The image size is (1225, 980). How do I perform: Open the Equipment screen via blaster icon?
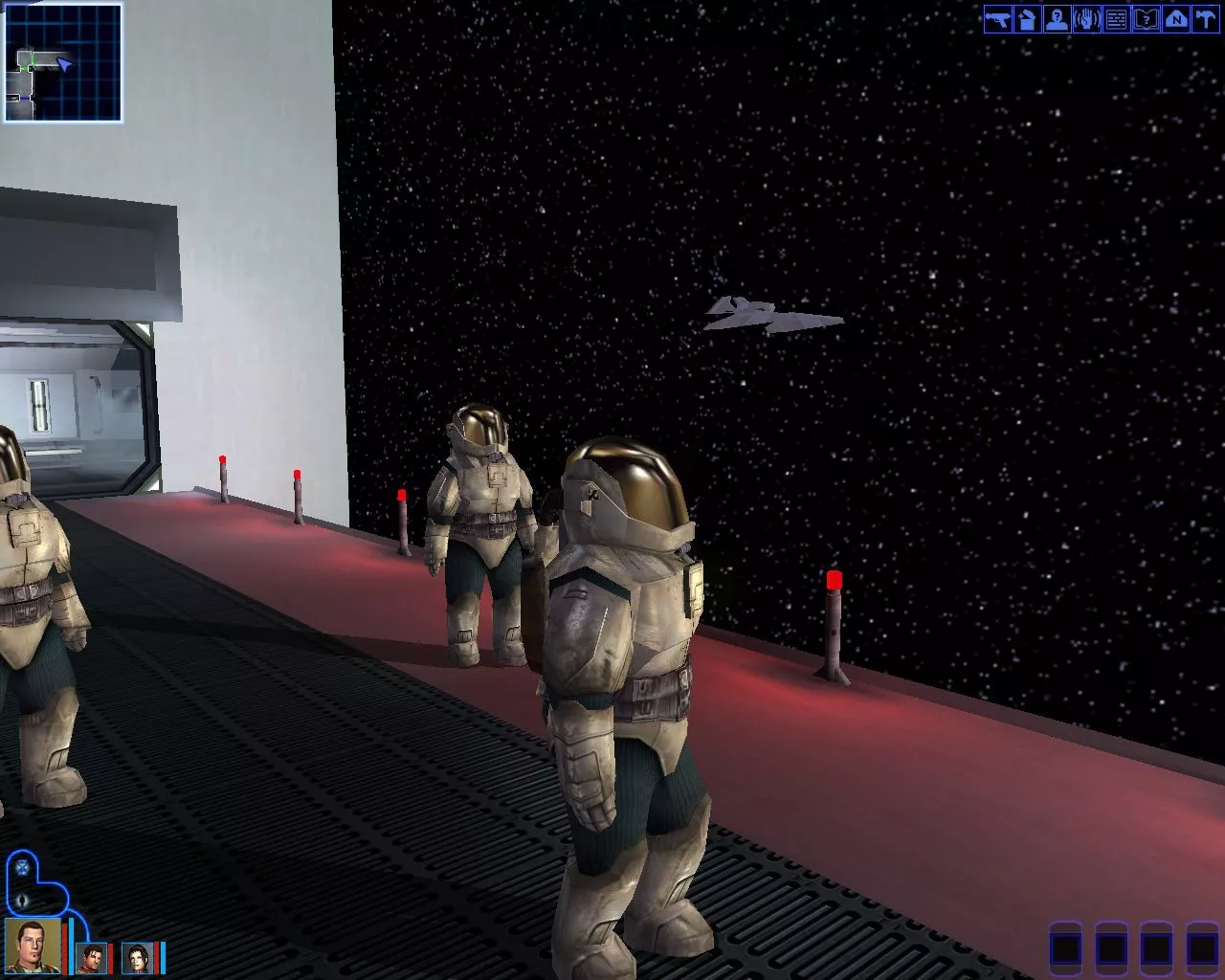(997, 19)
